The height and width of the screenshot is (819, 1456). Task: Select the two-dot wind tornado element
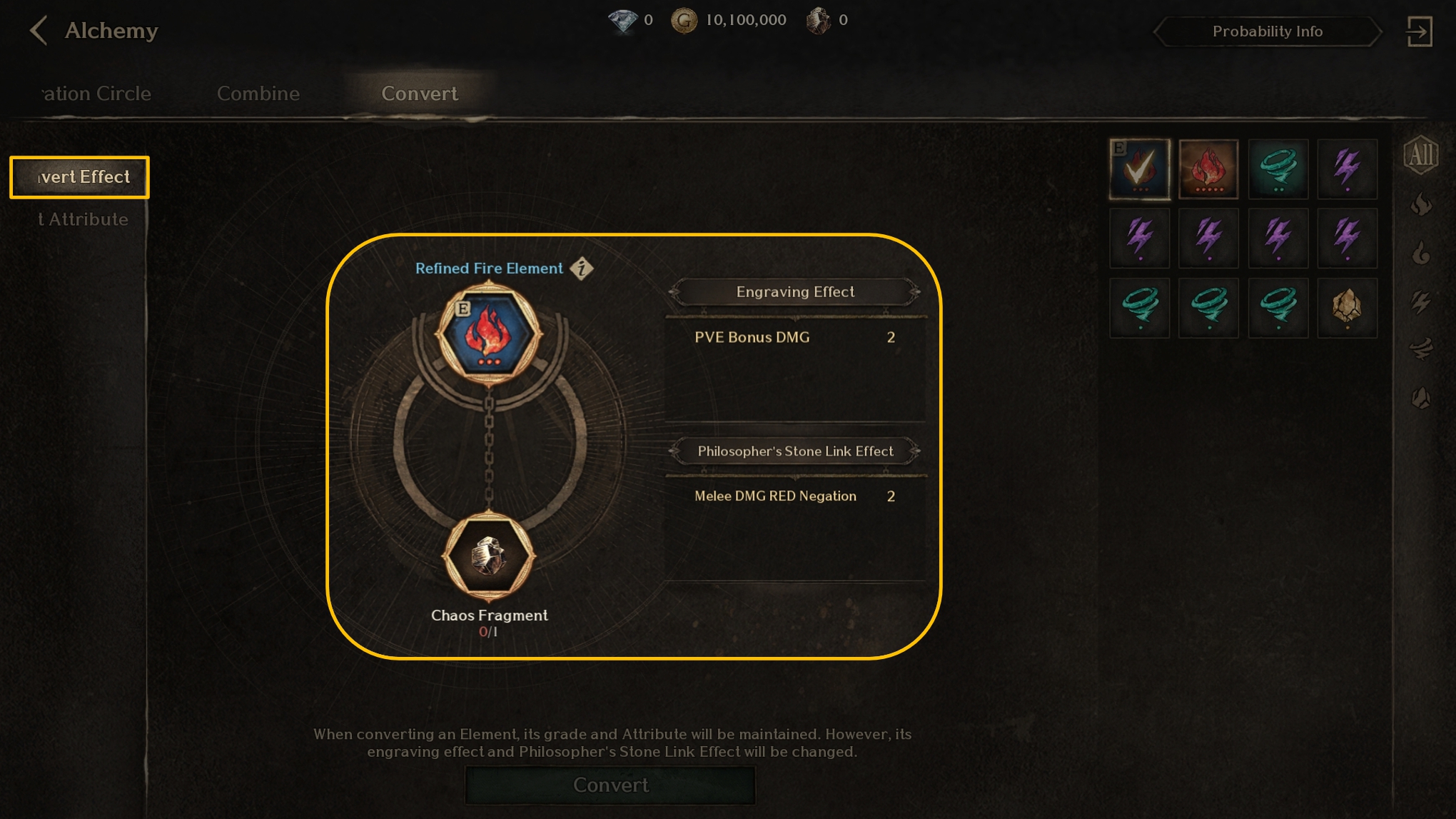1278,169
